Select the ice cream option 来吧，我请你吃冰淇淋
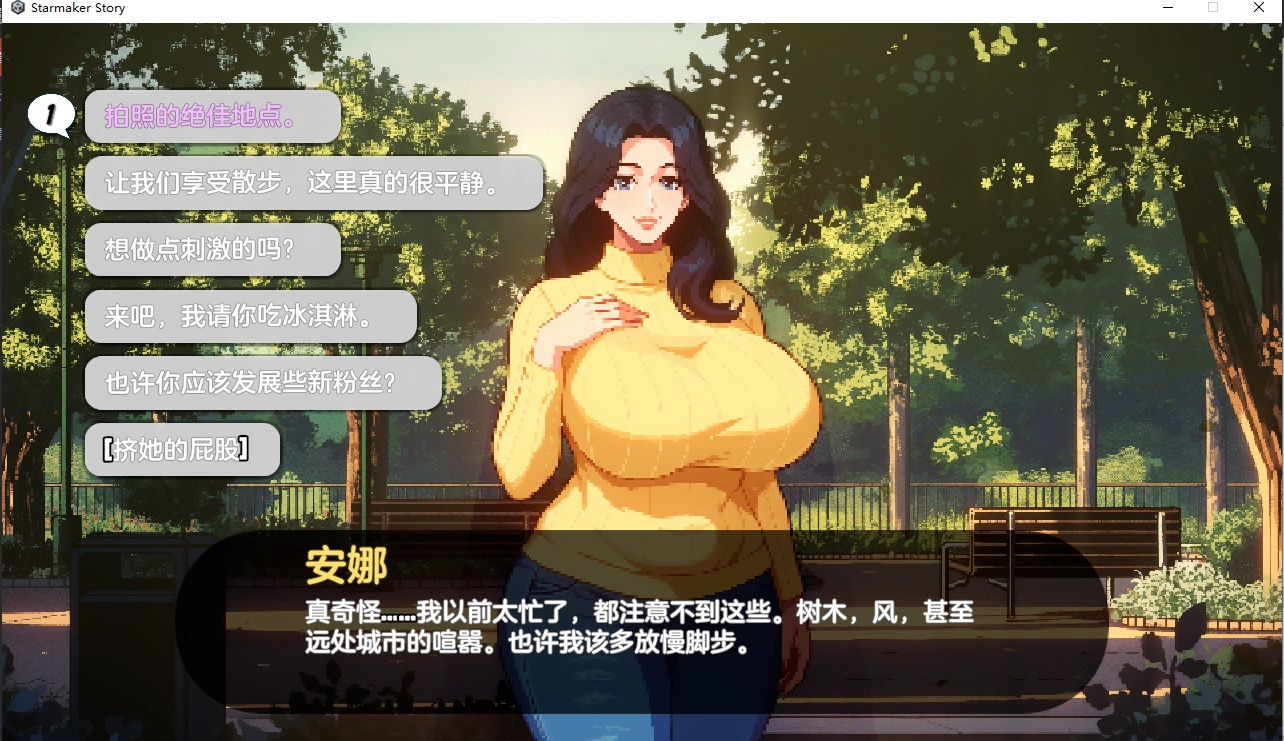The height and width of the screenshot is (741, 1284). (251, 316)
